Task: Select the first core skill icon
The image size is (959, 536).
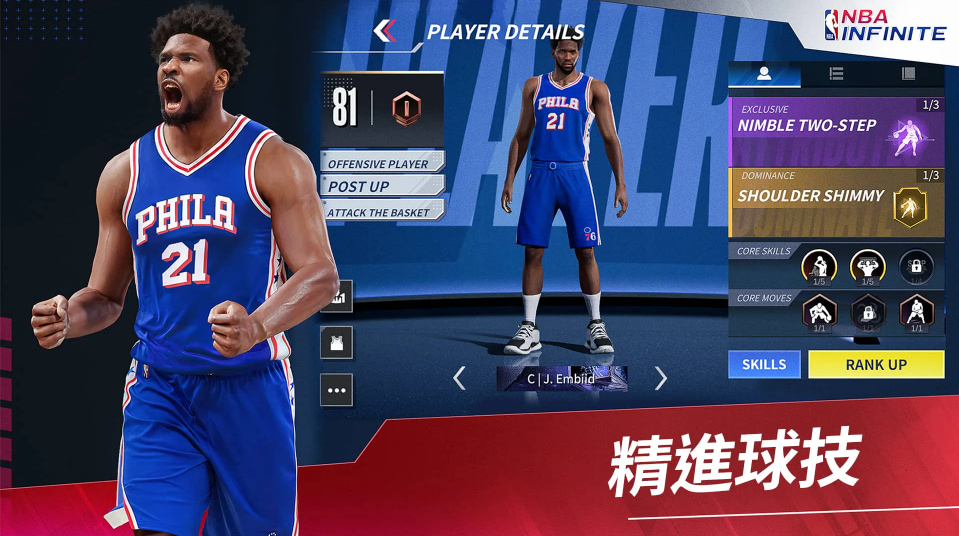Action: click(819, 266)
